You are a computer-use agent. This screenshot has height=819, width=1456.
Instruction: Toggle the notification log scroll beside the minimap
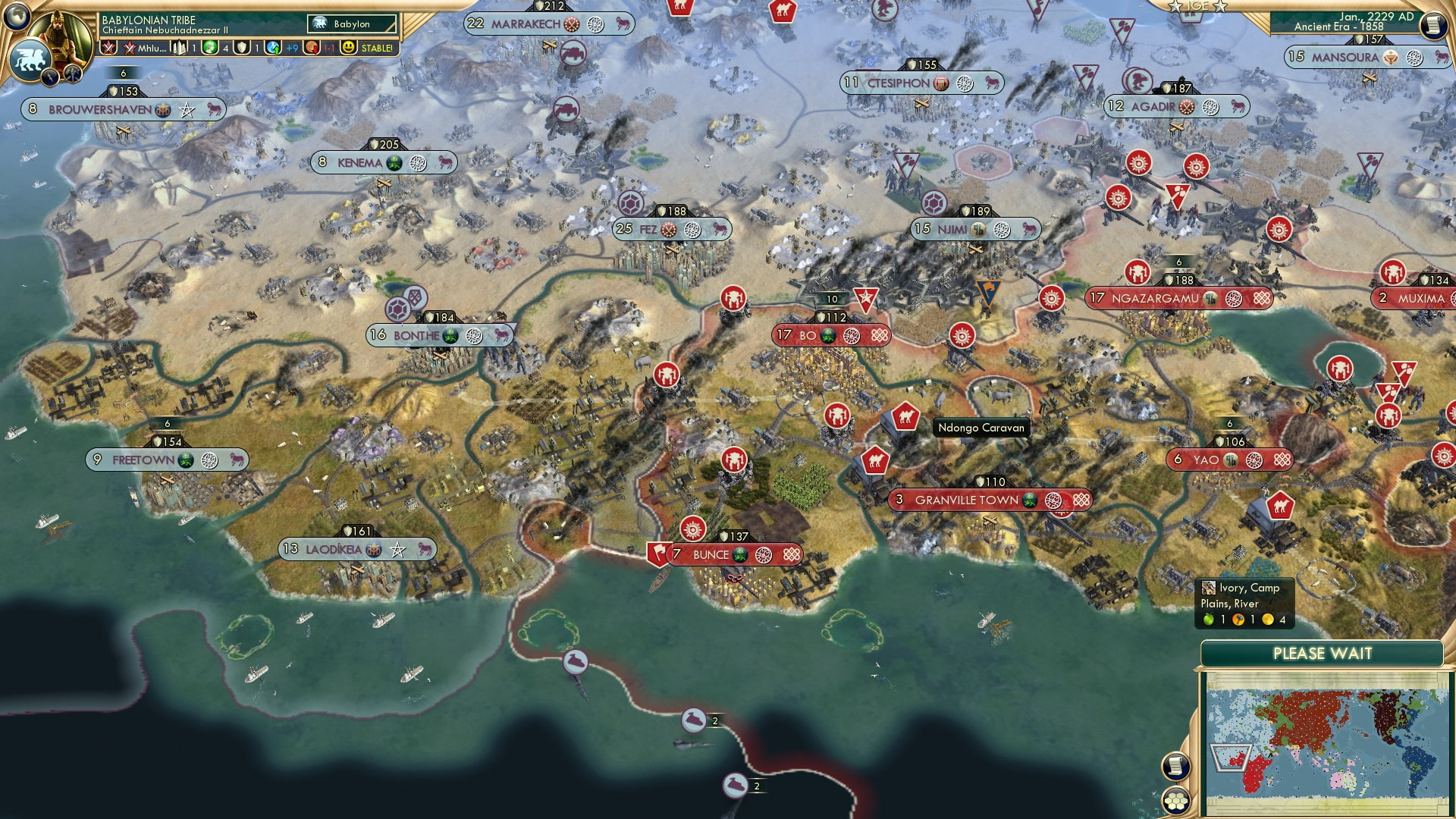pos(1177,765)
